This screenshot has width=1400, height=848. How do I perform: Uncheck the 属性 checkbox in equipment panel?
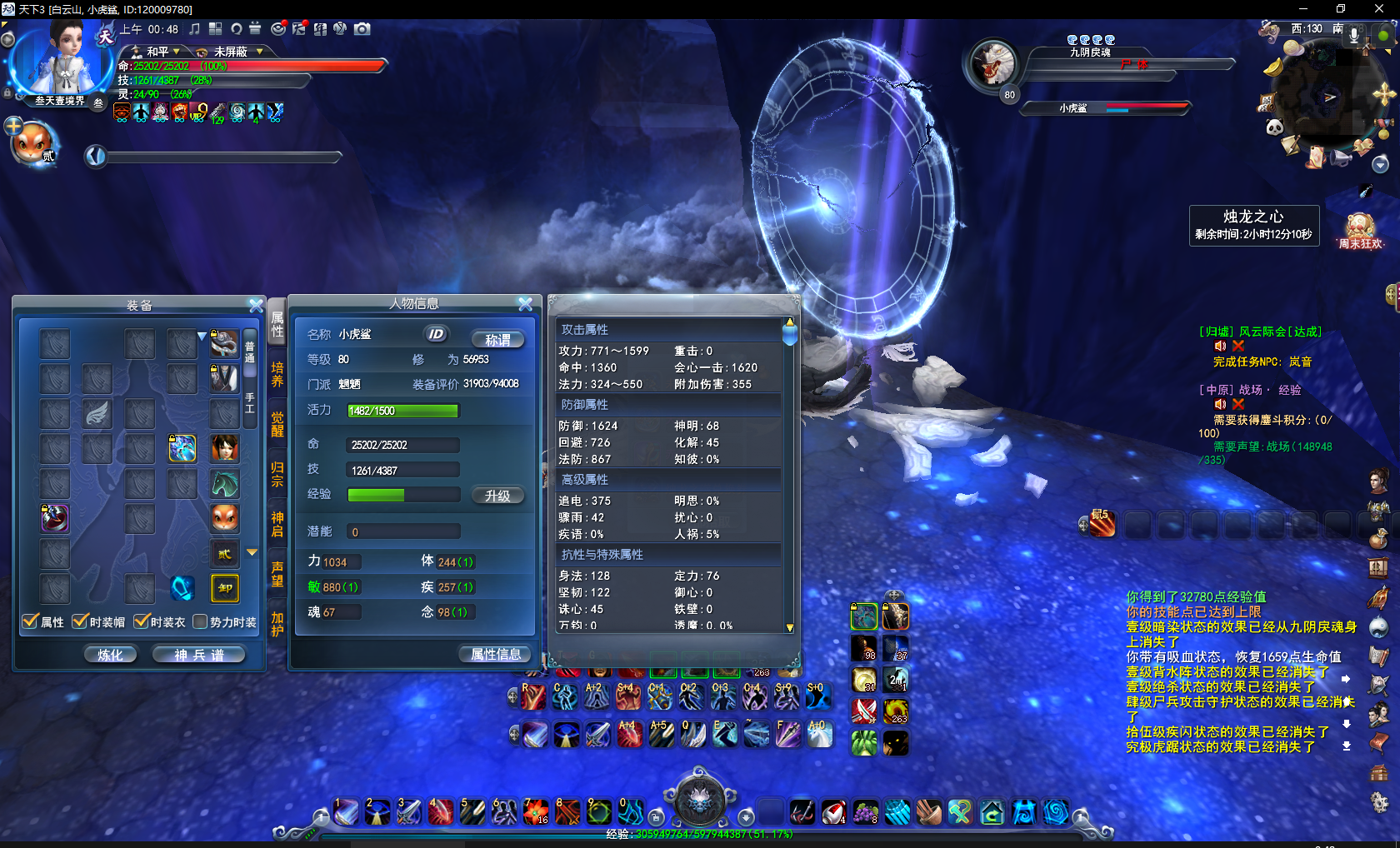click(31, 621)
